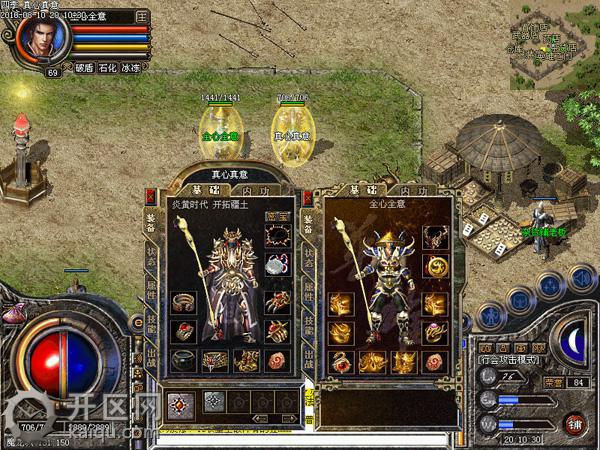
Task: Switch to 内功 tab in 全心全意 panel
Action: [x=412, y=191]
